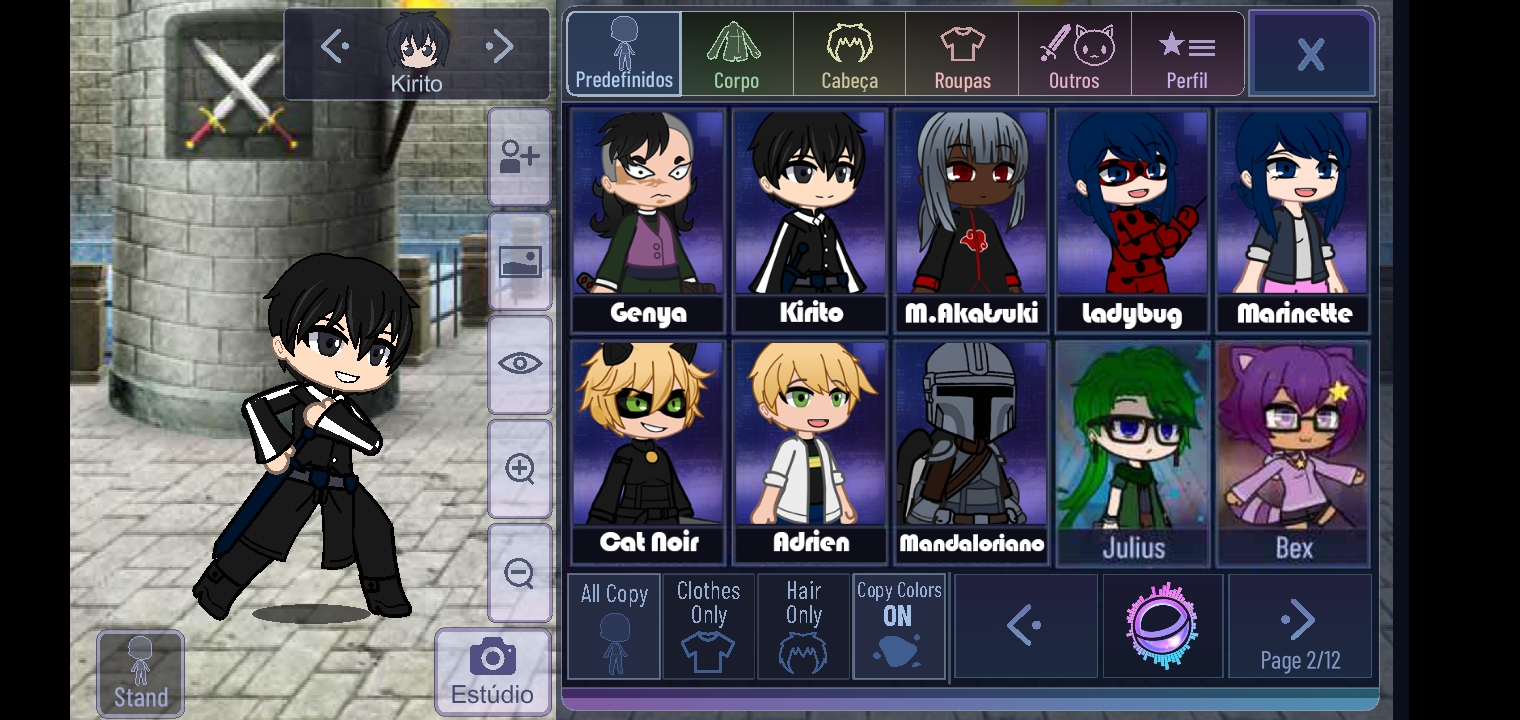Open the Cabeça tab
Image resolution: width=1520 pixels, height=720 pixels.
(x=849, y=54)
